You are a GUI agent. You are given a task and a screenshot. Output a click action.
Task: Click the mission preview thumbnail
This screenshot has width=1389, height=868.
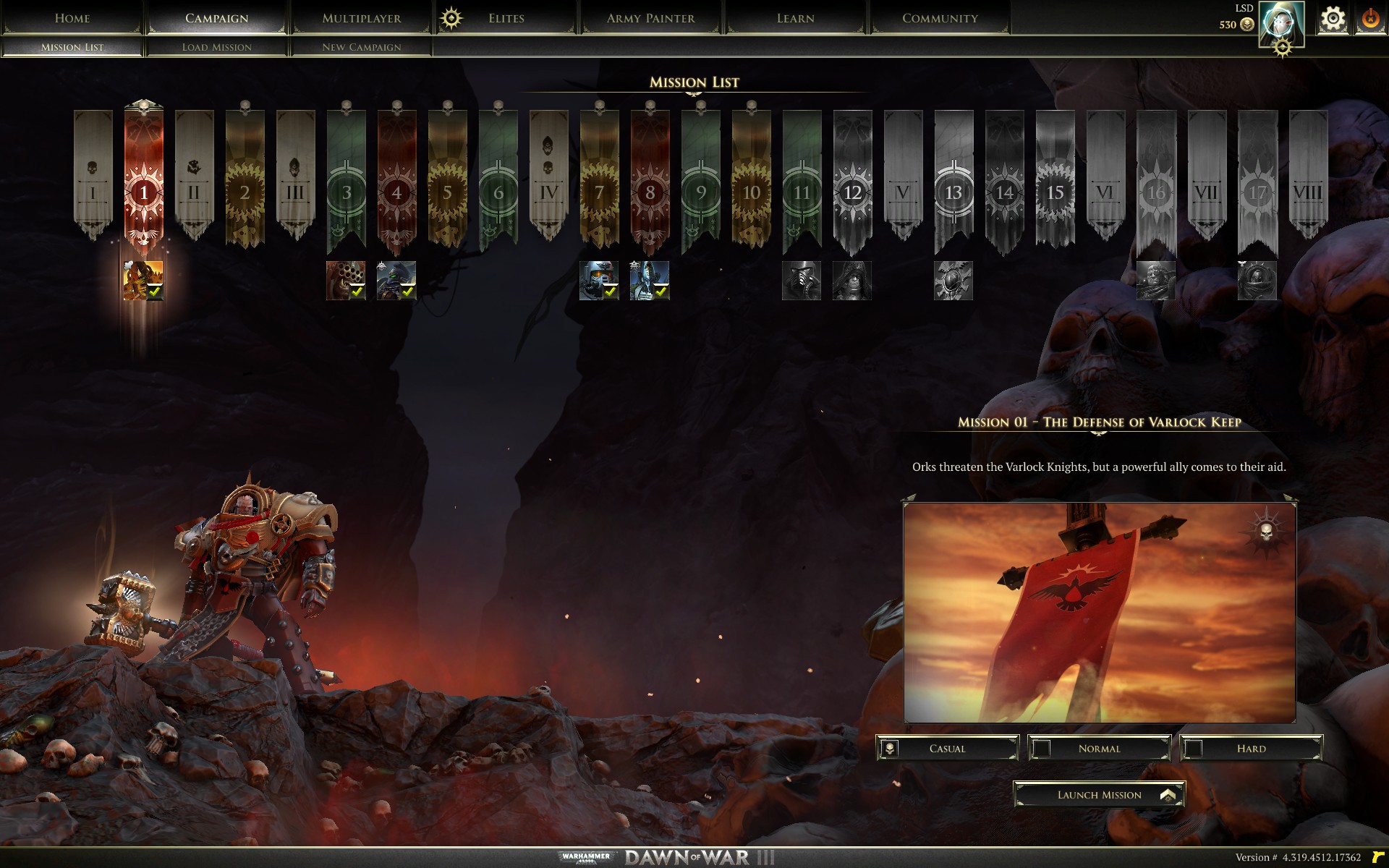pos(1099,613)
